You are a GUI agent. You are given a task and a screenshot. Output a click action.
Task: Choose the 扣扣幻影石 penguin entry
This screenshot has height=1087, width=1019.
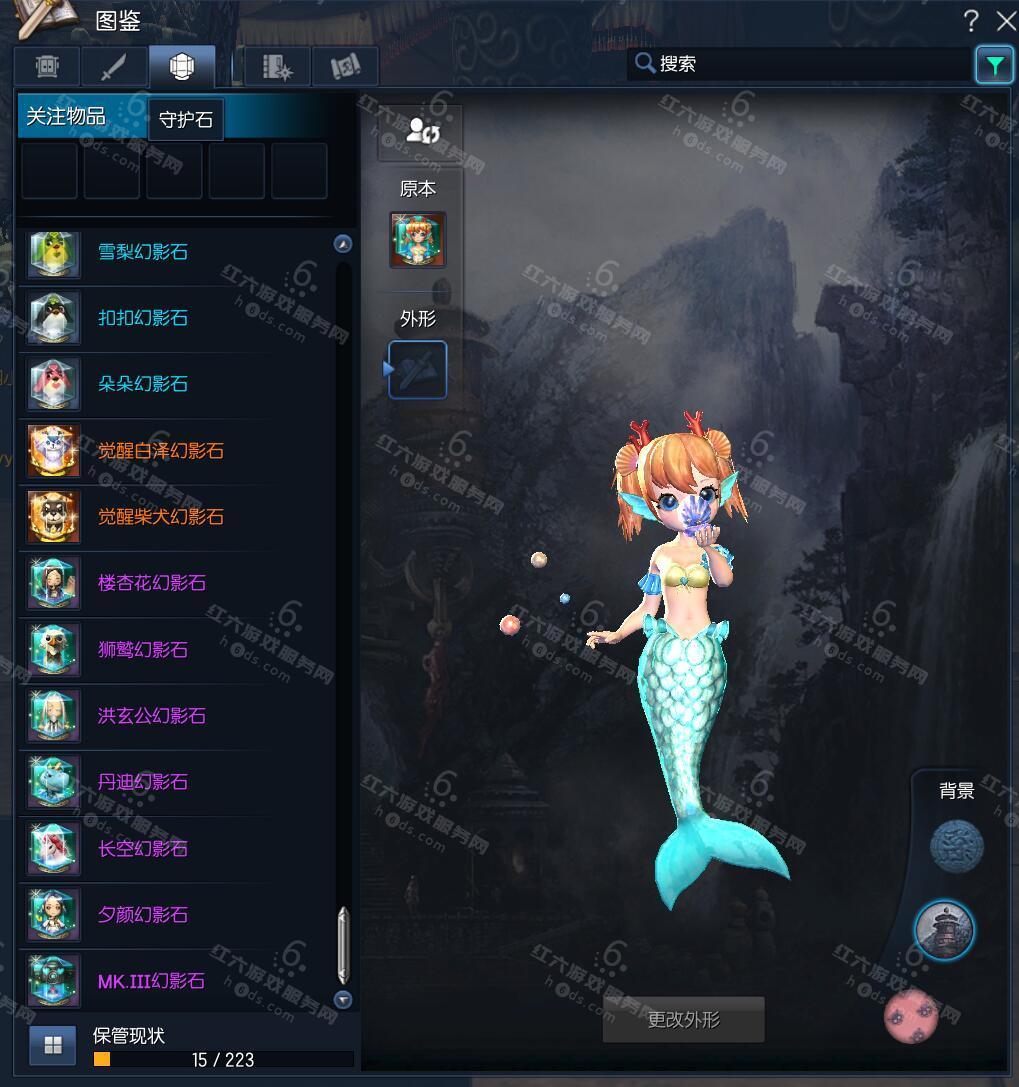click(x=142, y=318)
